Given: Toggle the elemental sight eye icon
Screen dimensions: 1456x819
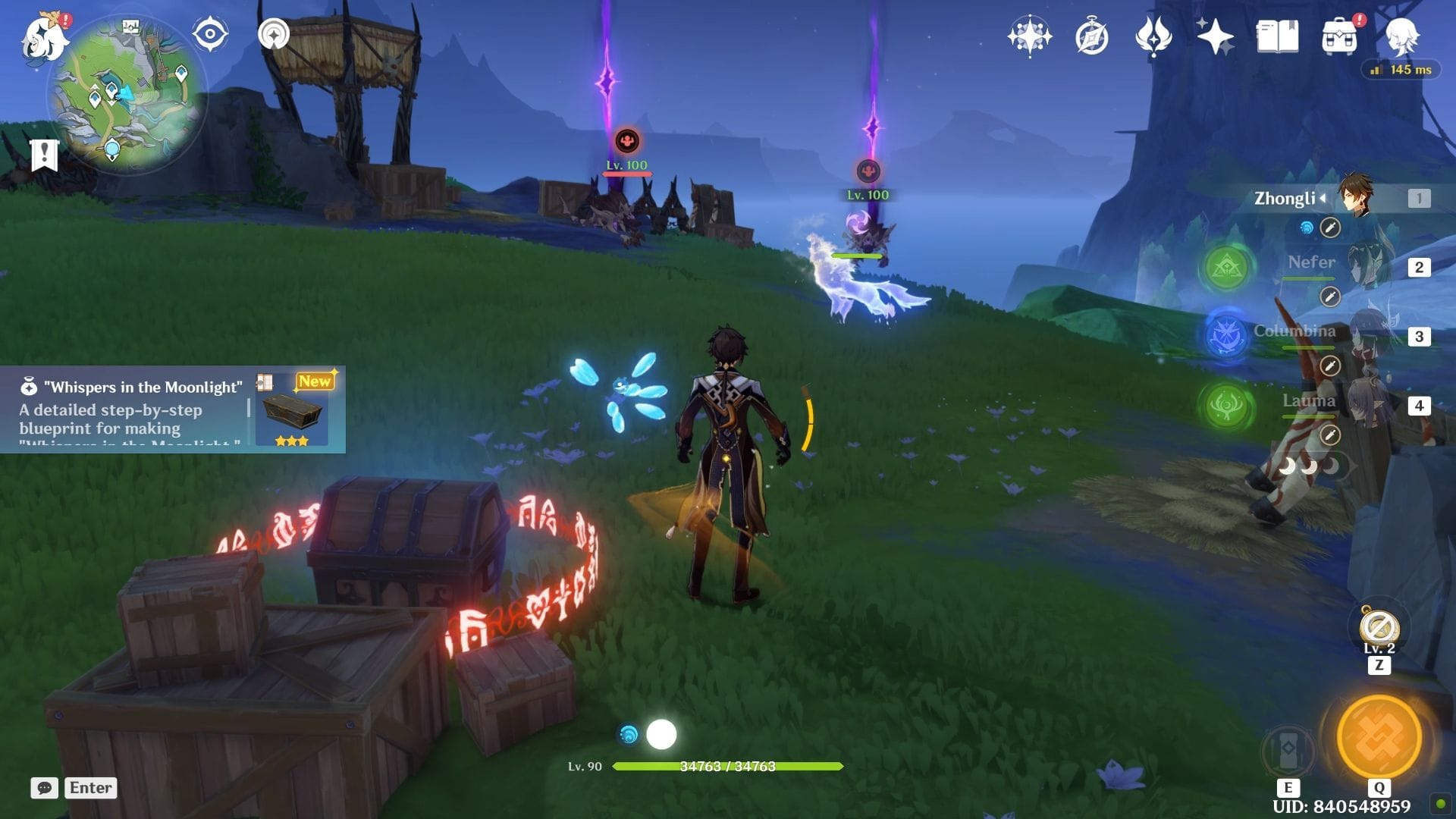Looking at the screenshot, I should 210,35.
